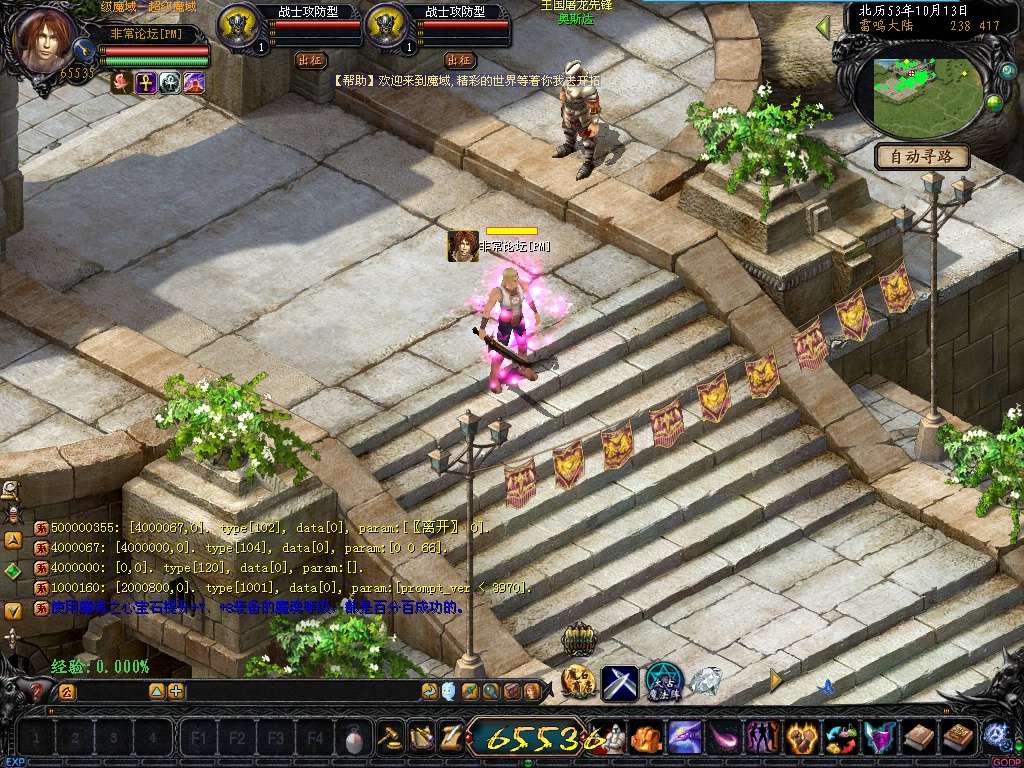Click the plus button on the chat bar
Image resolution: width=1024 pixels, height=768 pixels.
pos(176,691)
